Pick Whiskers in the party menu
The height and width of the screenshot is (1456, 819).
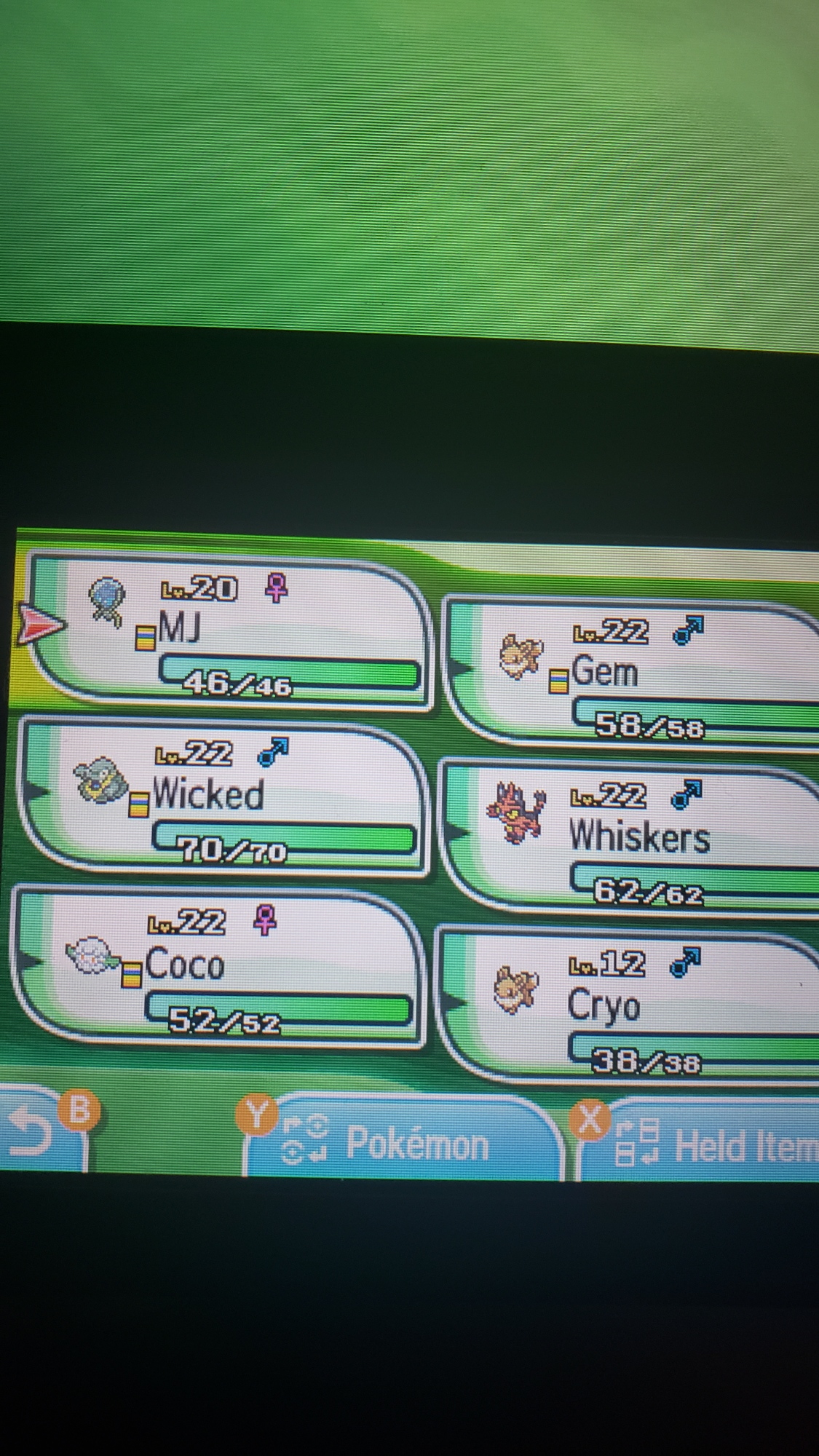[x=633, y=837]
